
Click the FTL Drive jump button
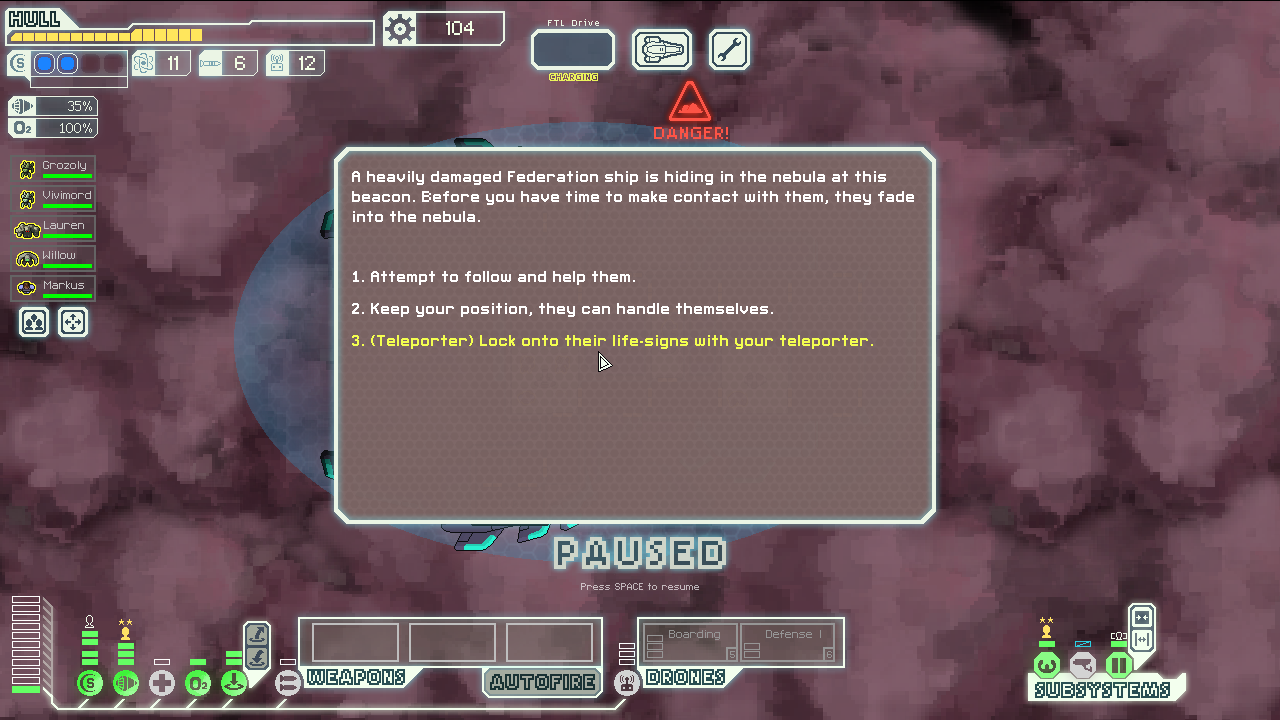pos(572,49)
